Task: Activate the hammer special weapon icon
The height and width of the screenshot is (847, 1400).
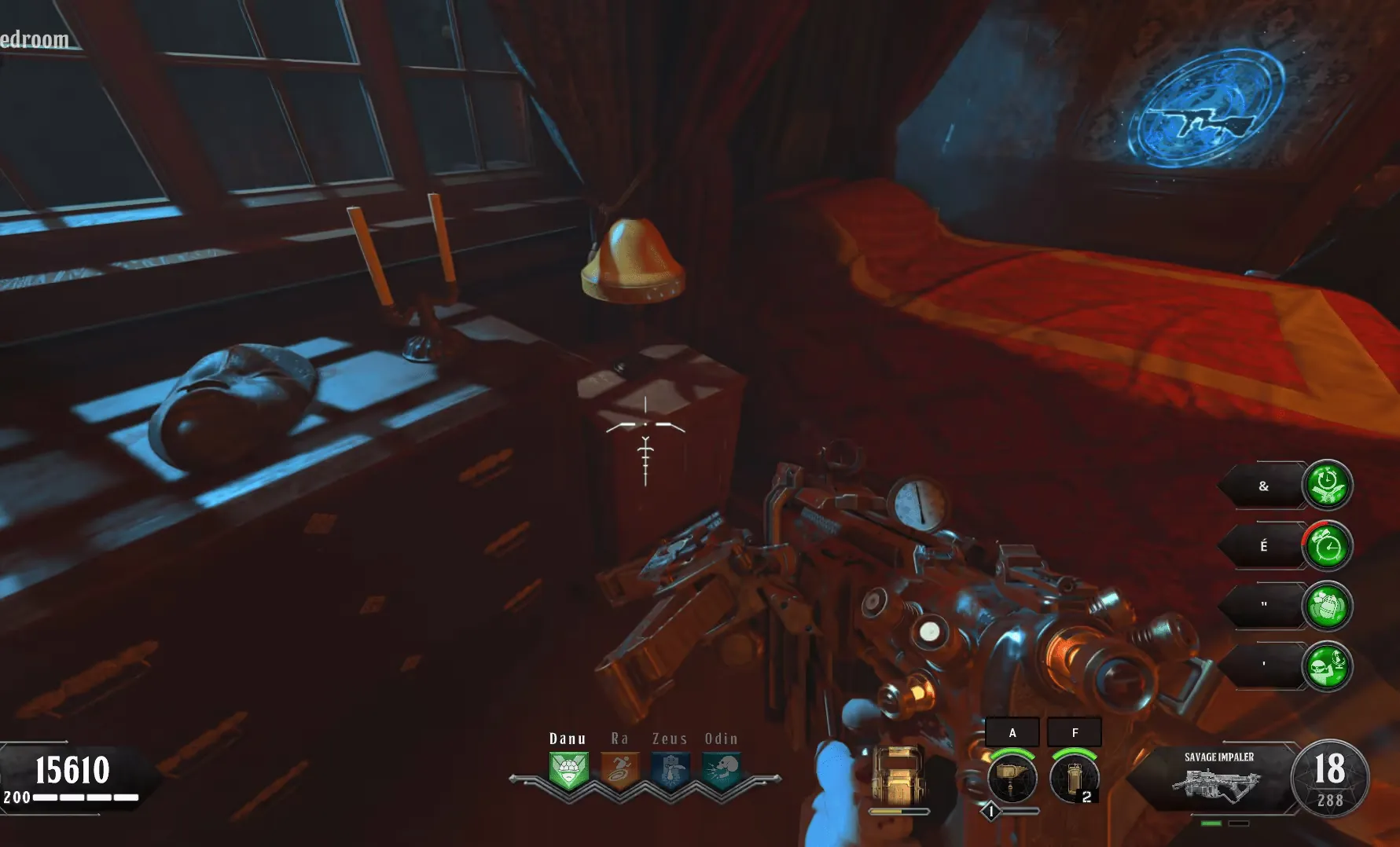Action: pos(1012,778)
